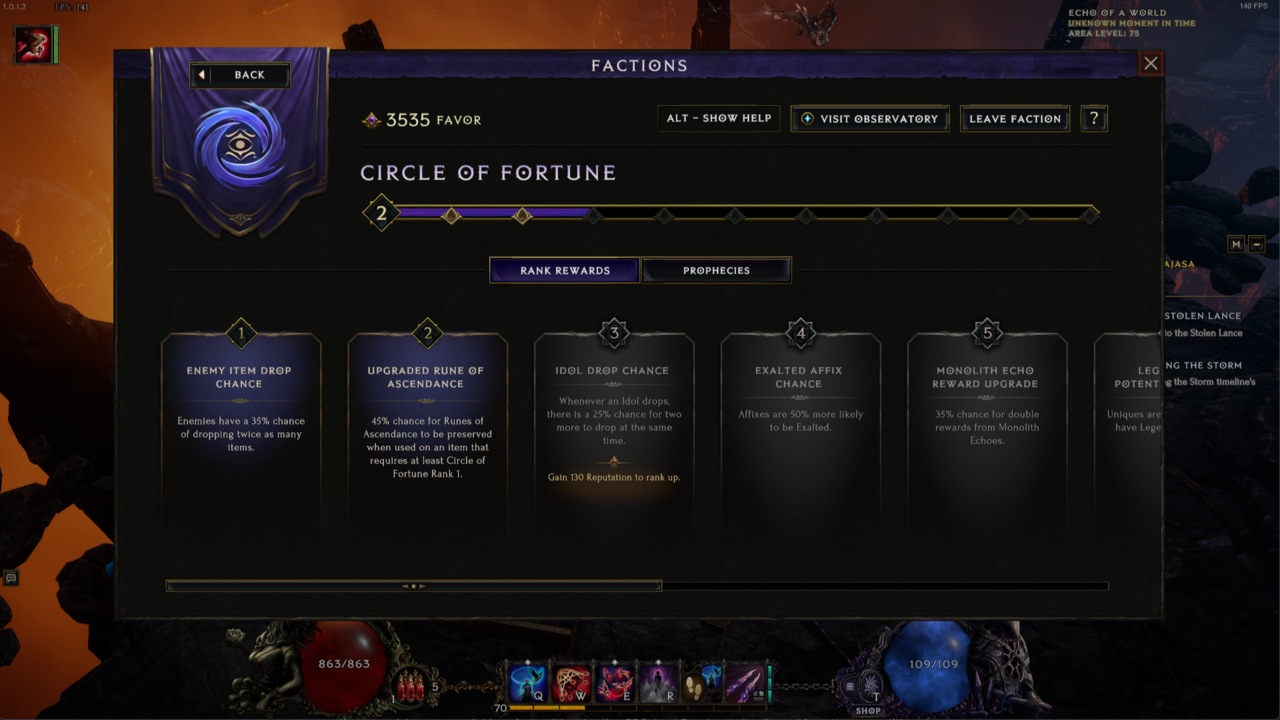Click the rank rewards horizontal scrollbar

413,586
